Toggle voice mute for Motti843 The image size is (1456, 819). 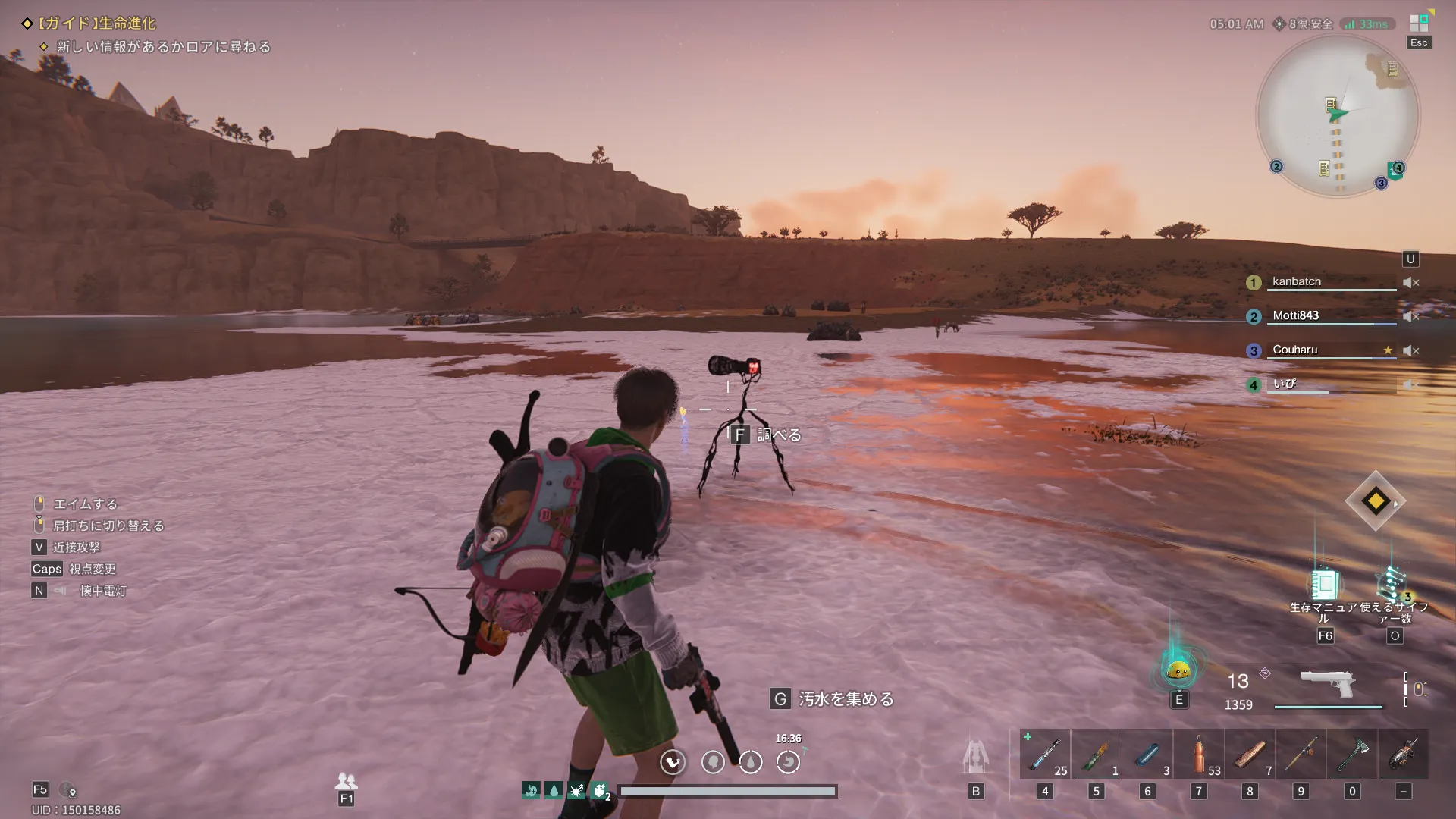pyautogui.click(x=1410, y=316)
